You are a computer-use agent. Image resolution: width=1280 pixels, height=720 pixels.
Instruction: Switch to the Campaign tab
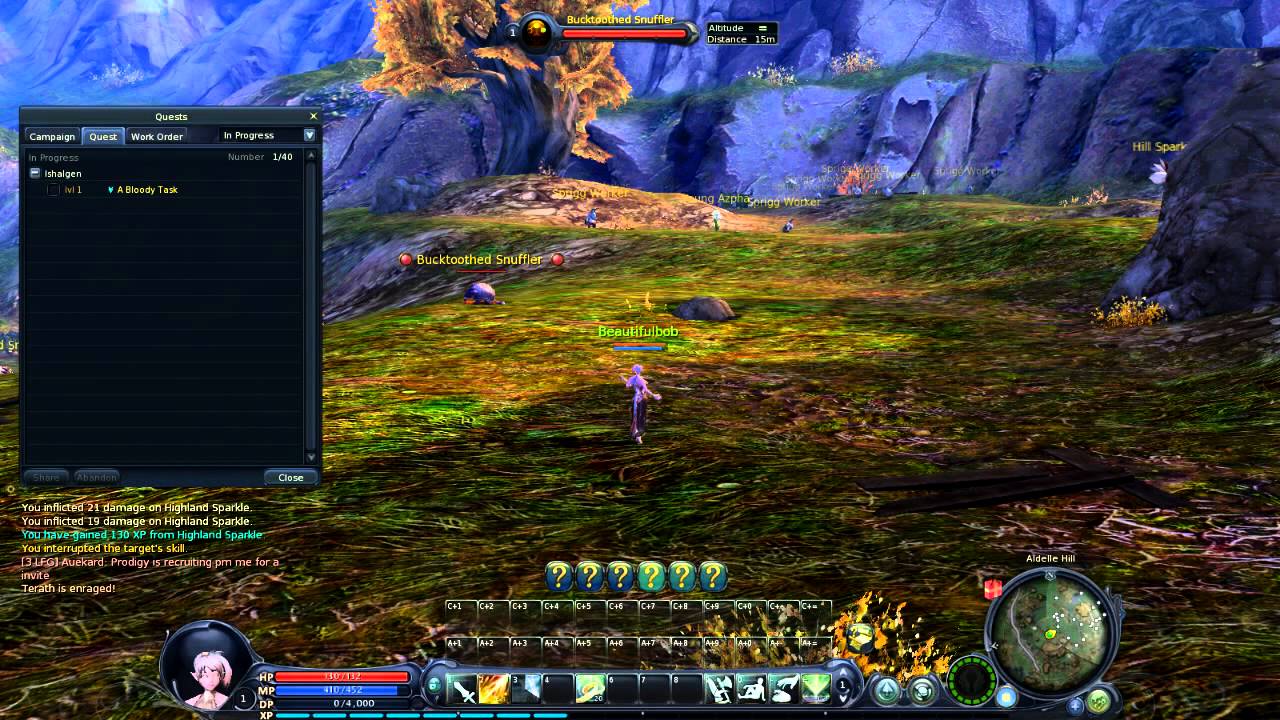coord(52,137)
